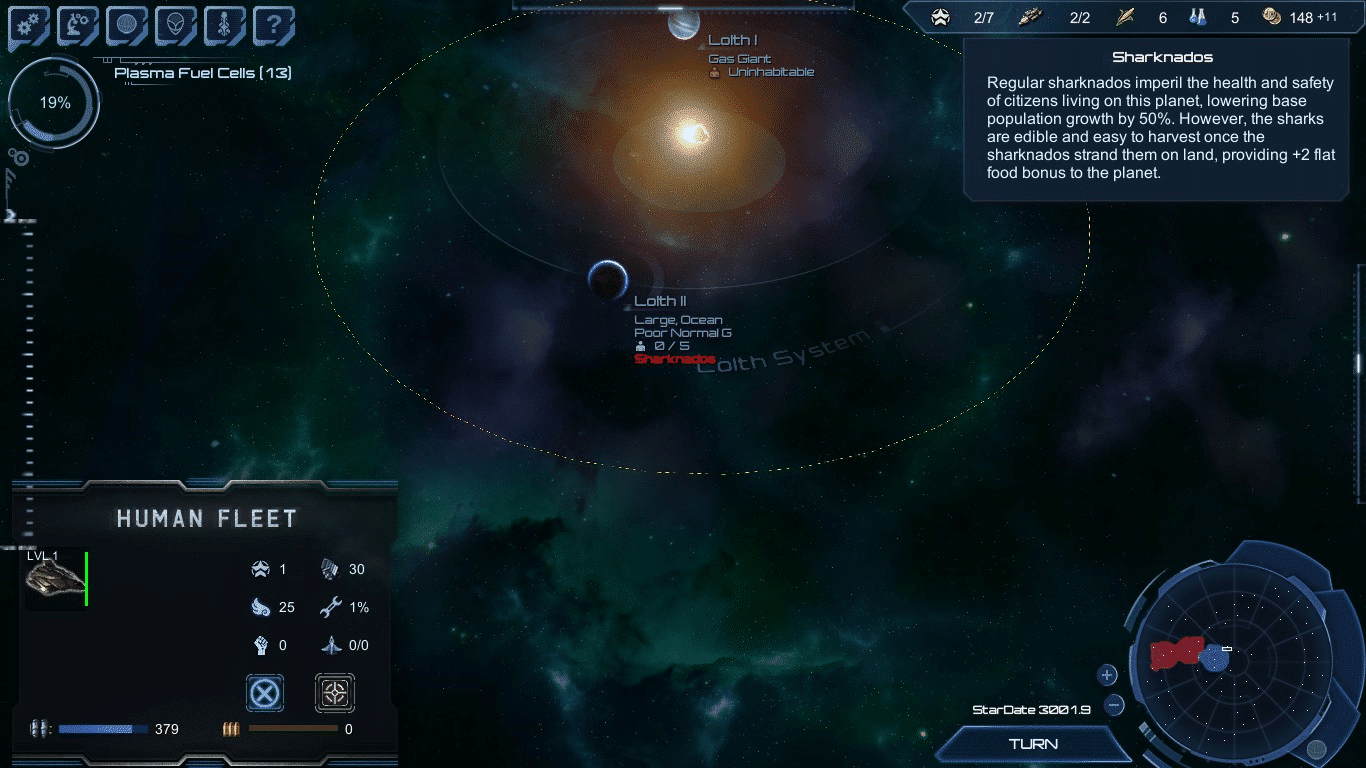The height and width of the screenshot is (768, 1366).
Task: Click the credits coin icon
Action: 1272,17
